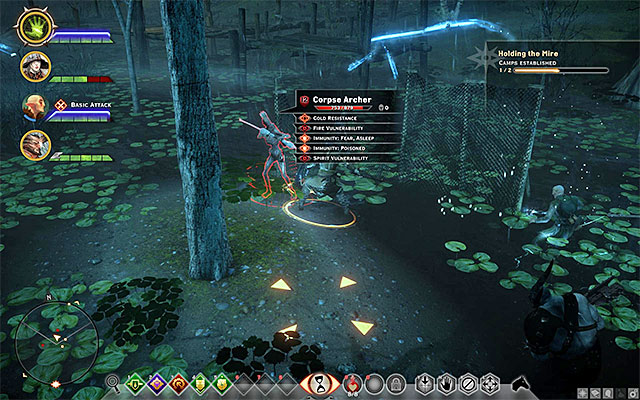Use the yellow-green diamond ability in slot four
The image size is (640, 400).
pos(200,383)
